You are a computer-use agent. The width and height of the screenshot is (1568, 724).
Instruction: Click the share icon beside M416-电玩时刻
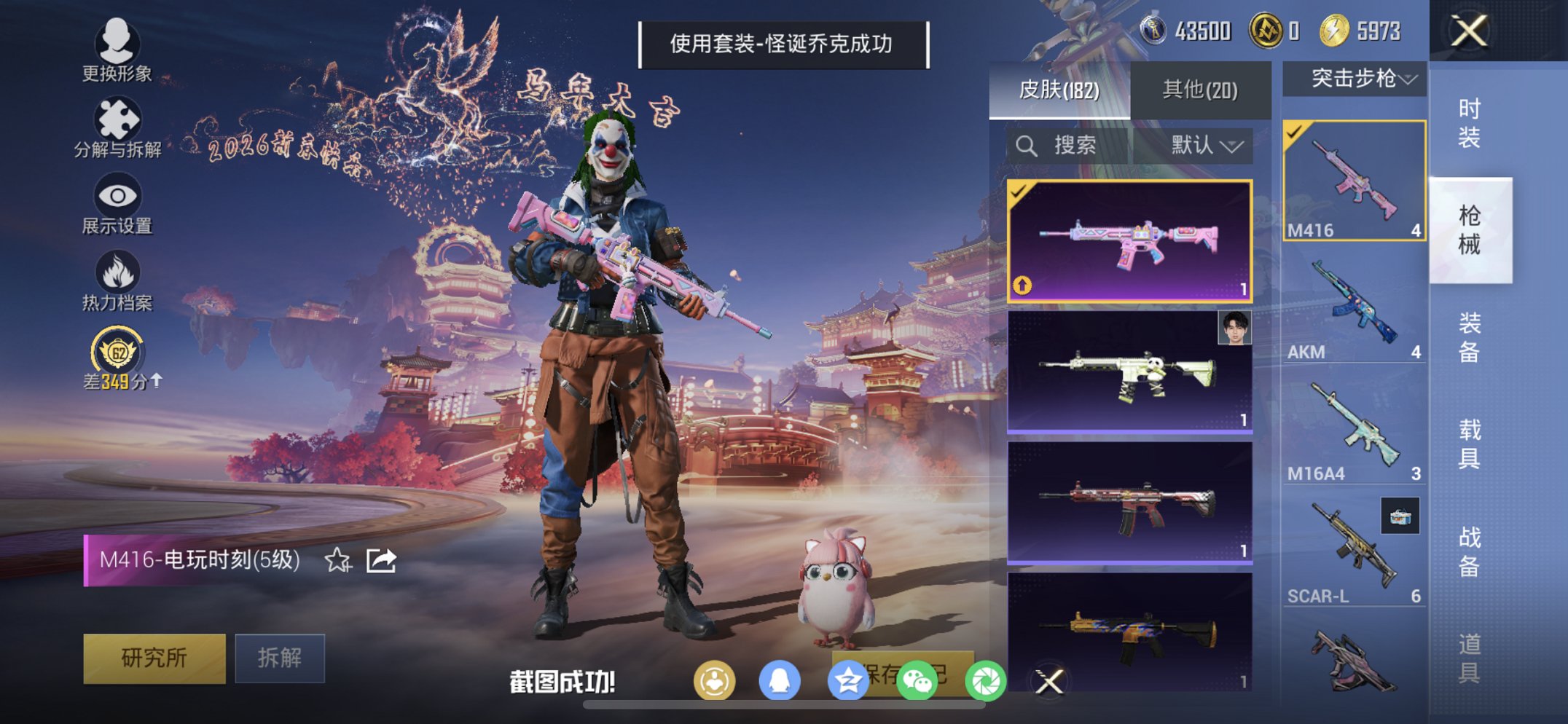[x=381, y=559]
